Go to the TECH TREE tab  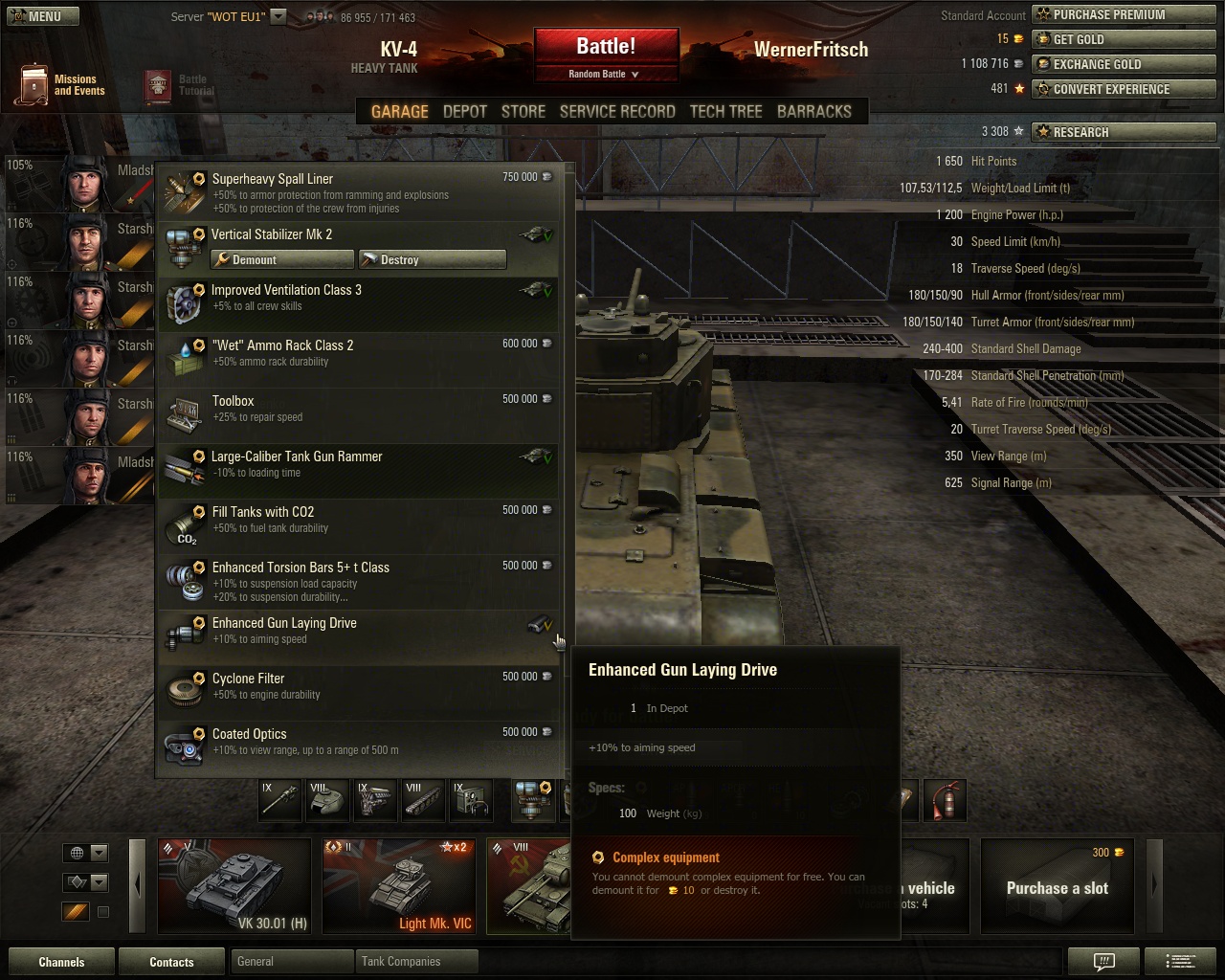[x=725, y=112]
